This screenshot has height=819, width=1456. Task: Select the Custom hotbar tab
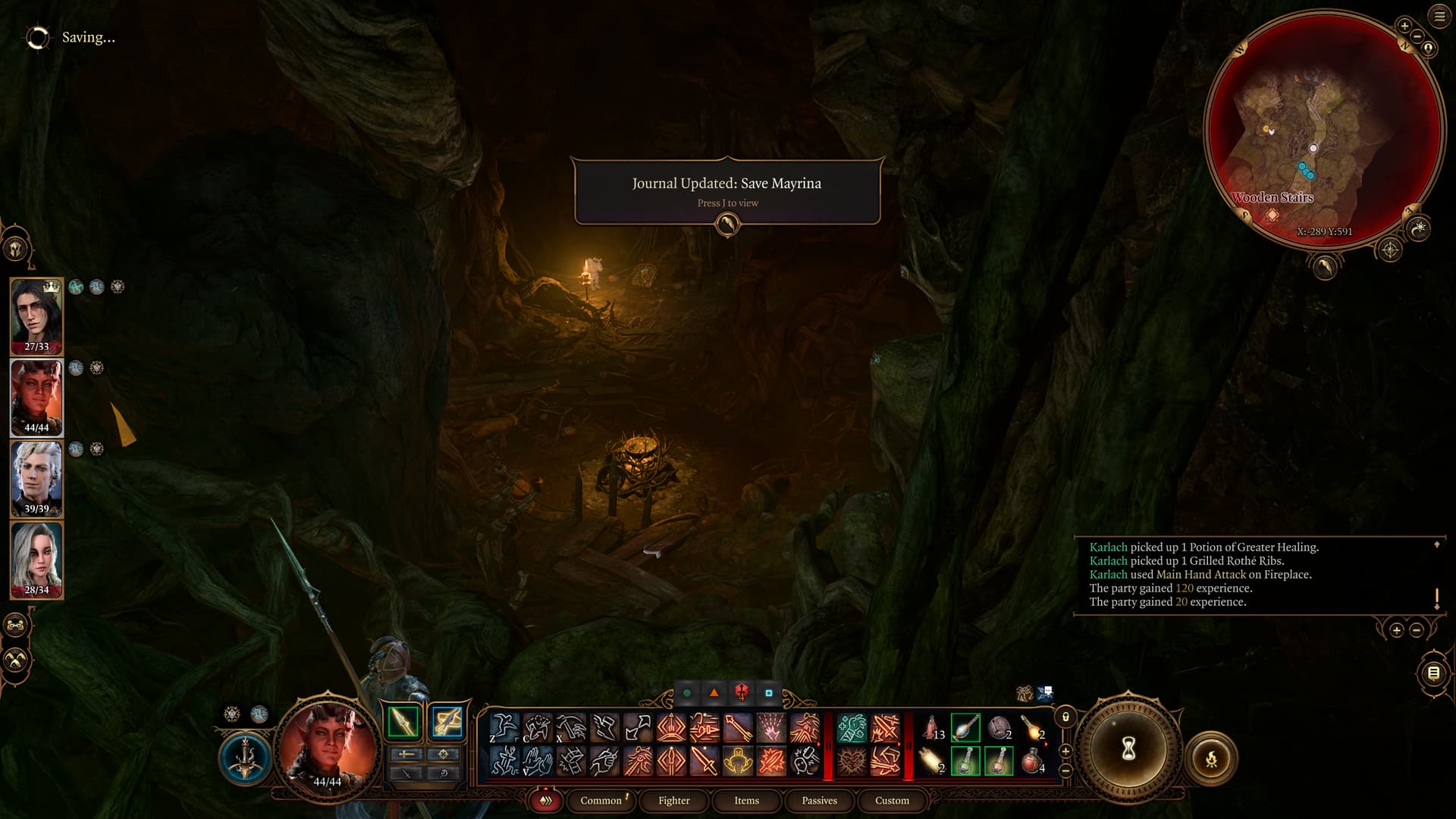(x=892, y=800)
